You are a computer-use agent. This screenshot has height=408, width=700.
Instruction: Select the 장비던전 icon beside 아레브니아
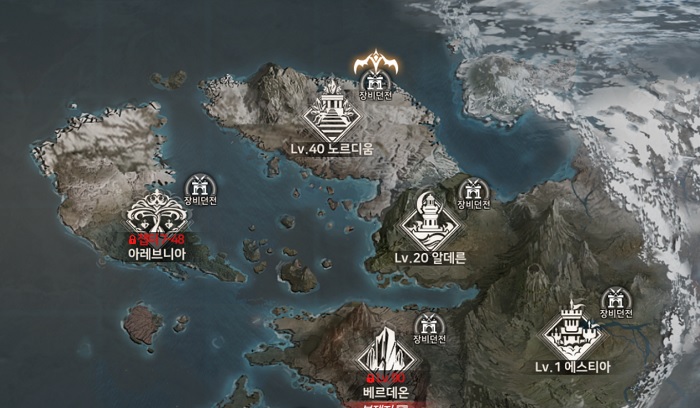pos(200,186)
